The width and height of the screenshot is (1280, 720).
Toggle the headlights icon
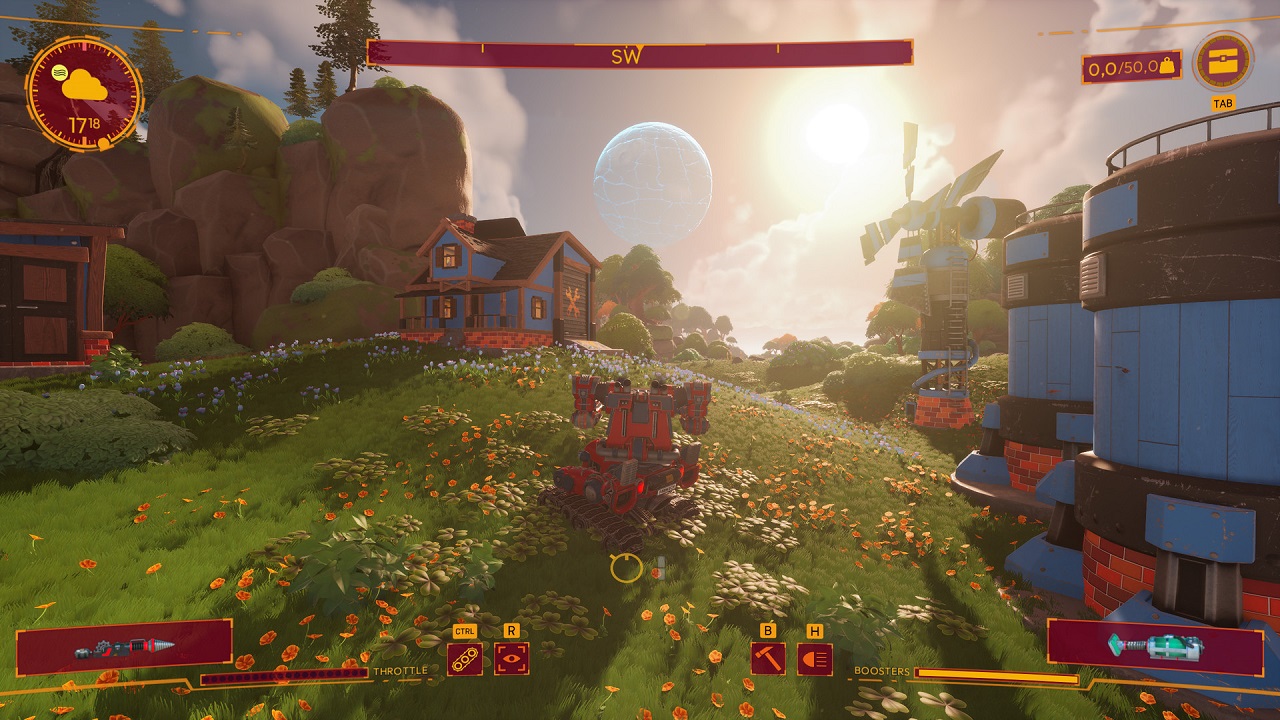[x=815, y=659]
